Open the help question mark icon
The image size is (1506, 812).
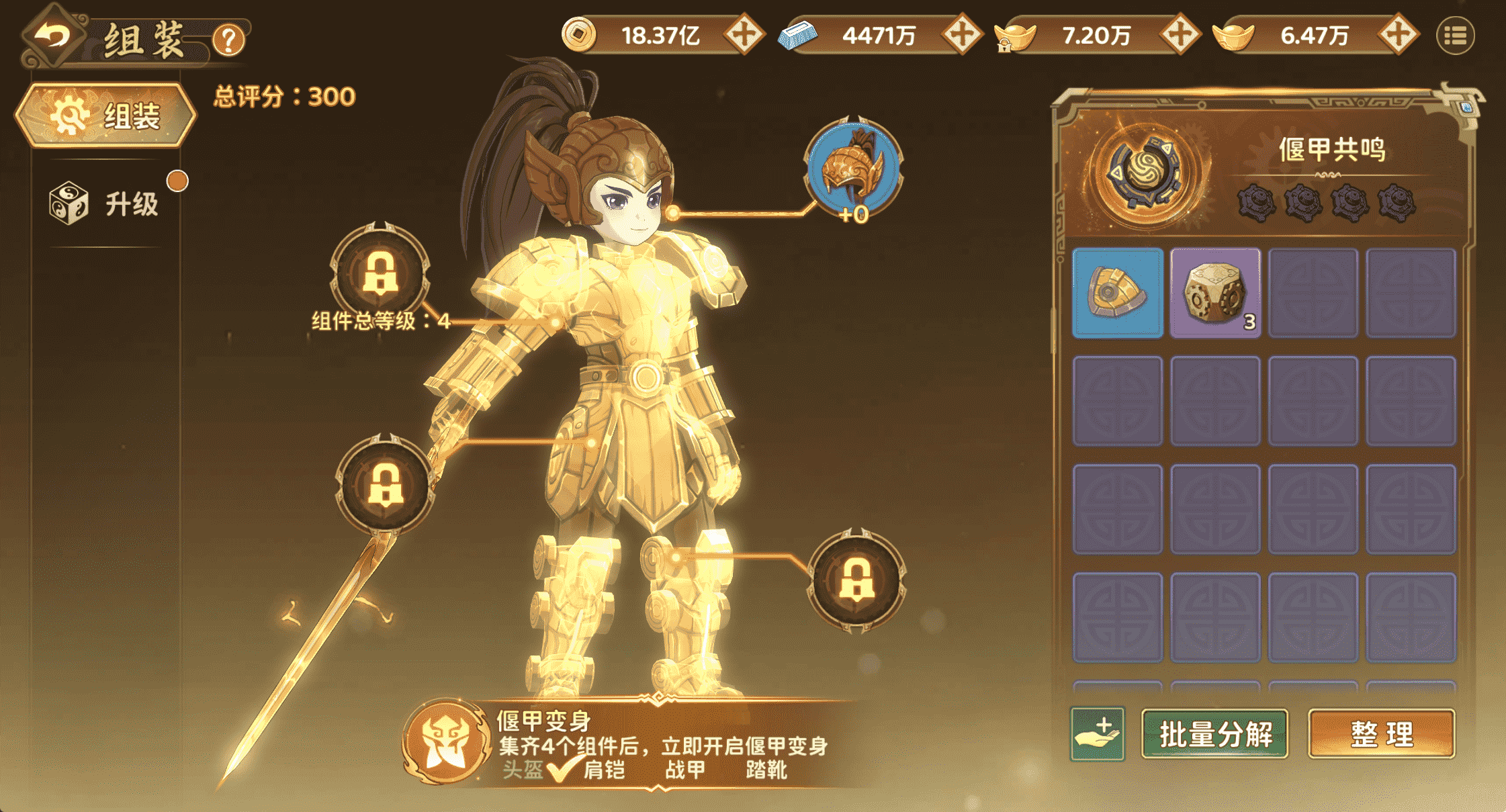[x=228, y=42]
